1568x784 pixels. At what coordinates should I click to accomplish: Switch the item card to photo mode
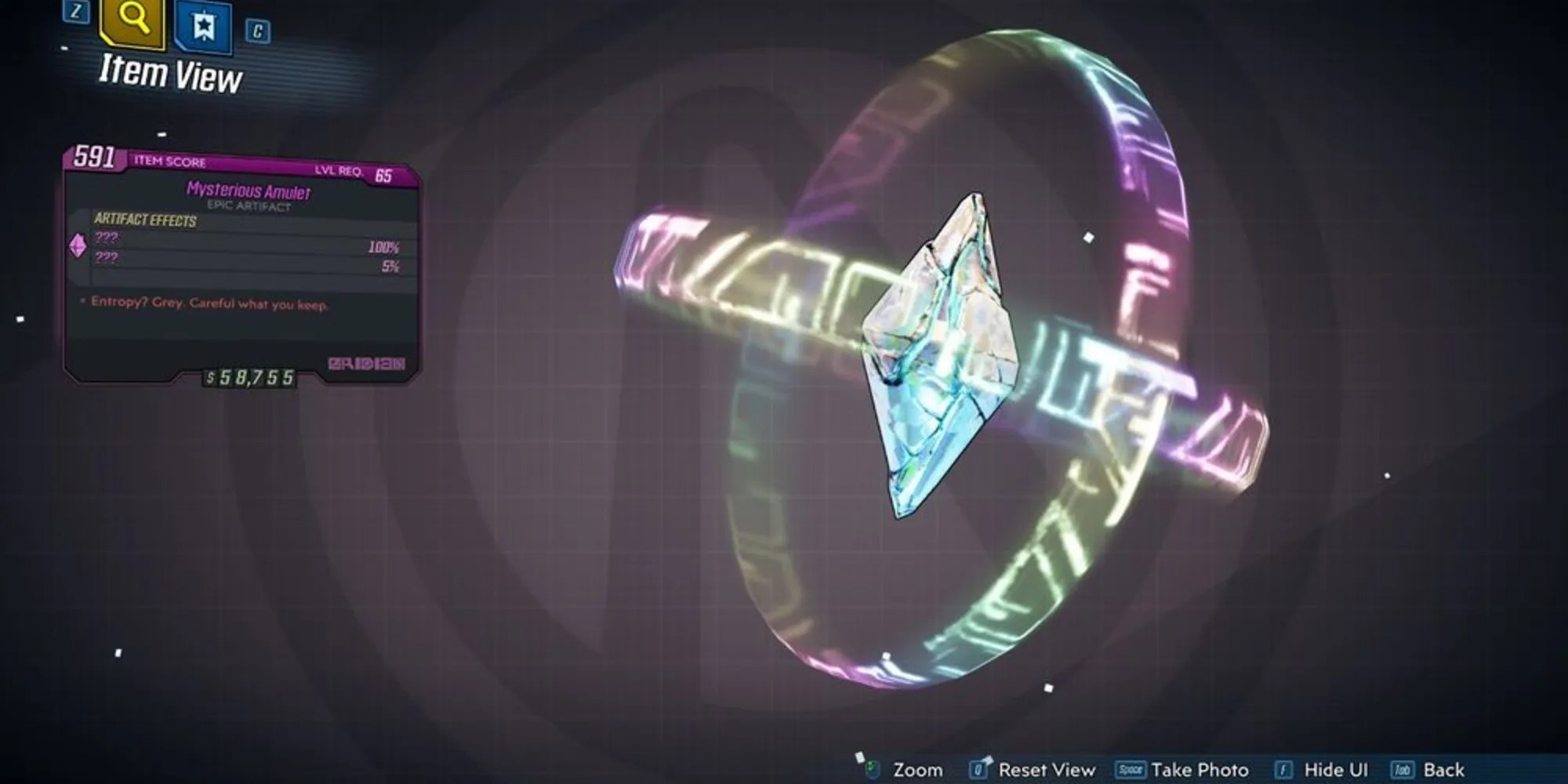(x=1203, y=771)
